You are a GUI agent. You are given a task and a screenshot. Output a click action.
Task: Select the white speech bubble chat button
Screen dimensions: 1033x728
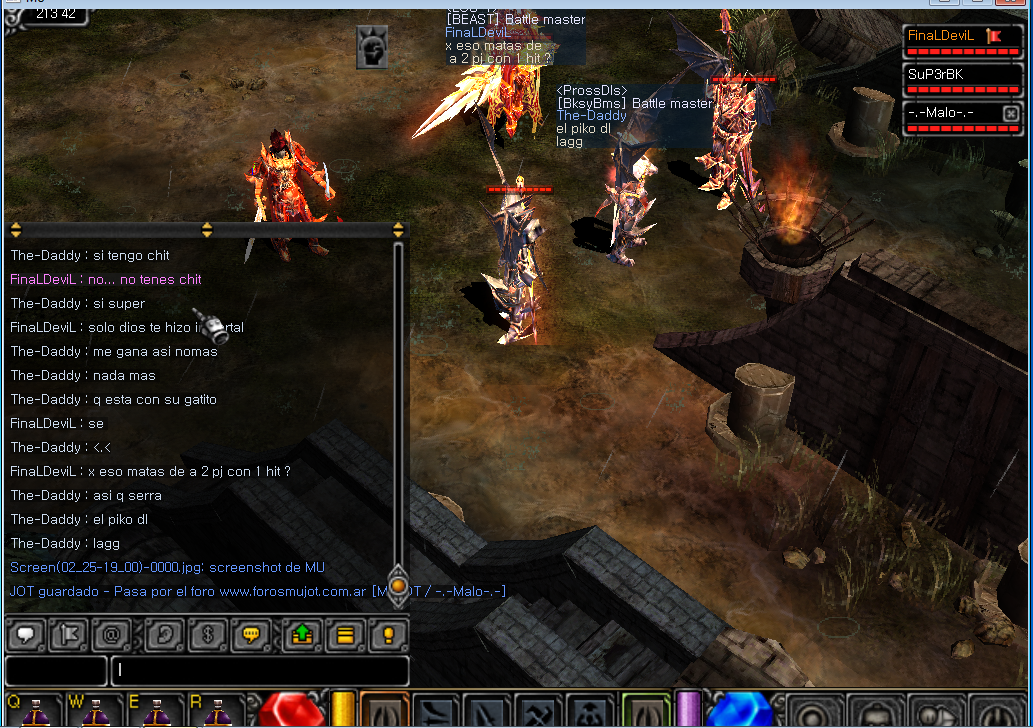[x=24, y=634]
